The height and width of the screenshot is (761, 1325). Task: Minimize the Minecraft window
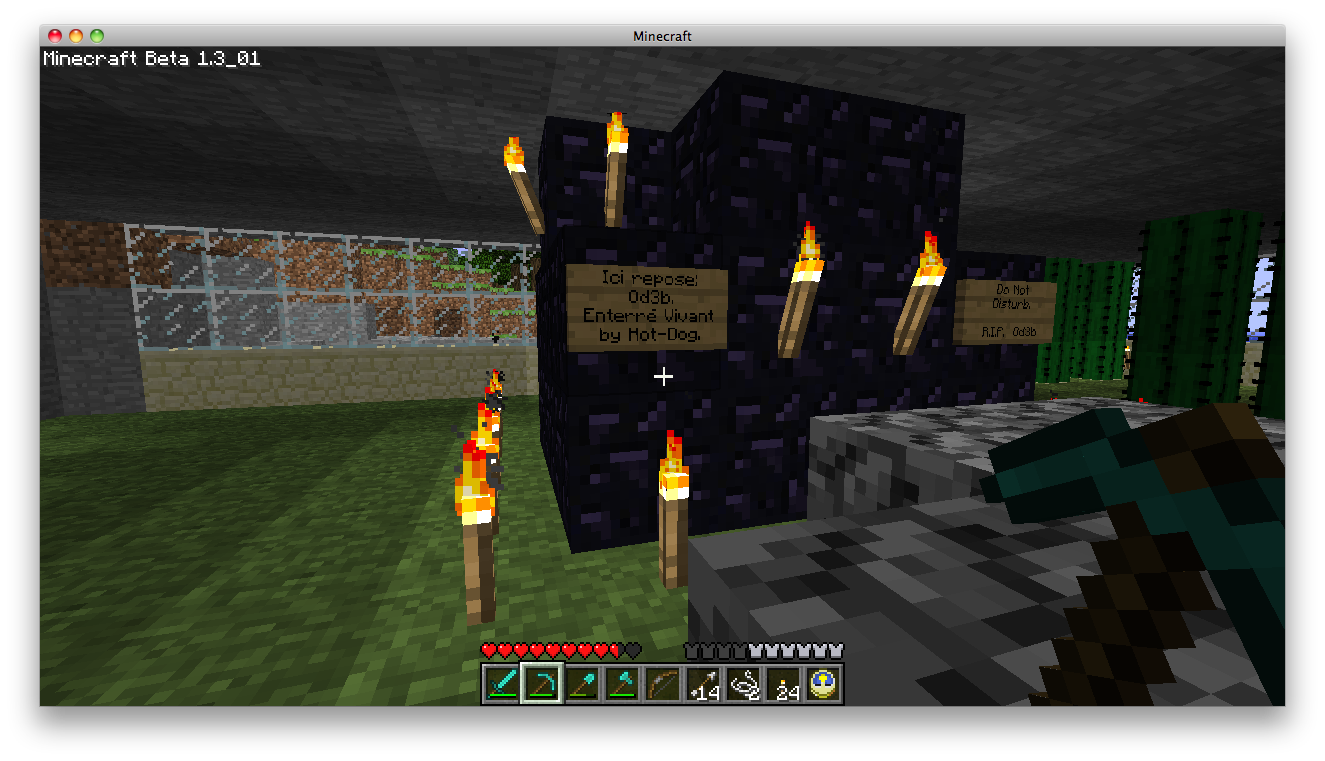76,36
